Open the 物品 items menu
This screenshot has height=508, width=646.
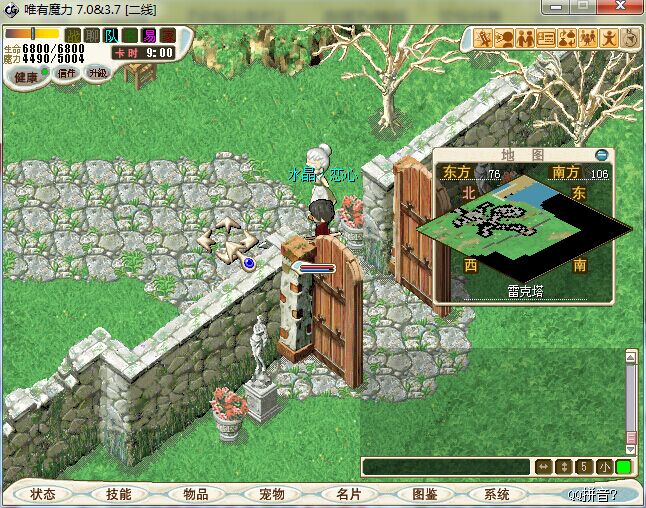[x=196, y=494]
